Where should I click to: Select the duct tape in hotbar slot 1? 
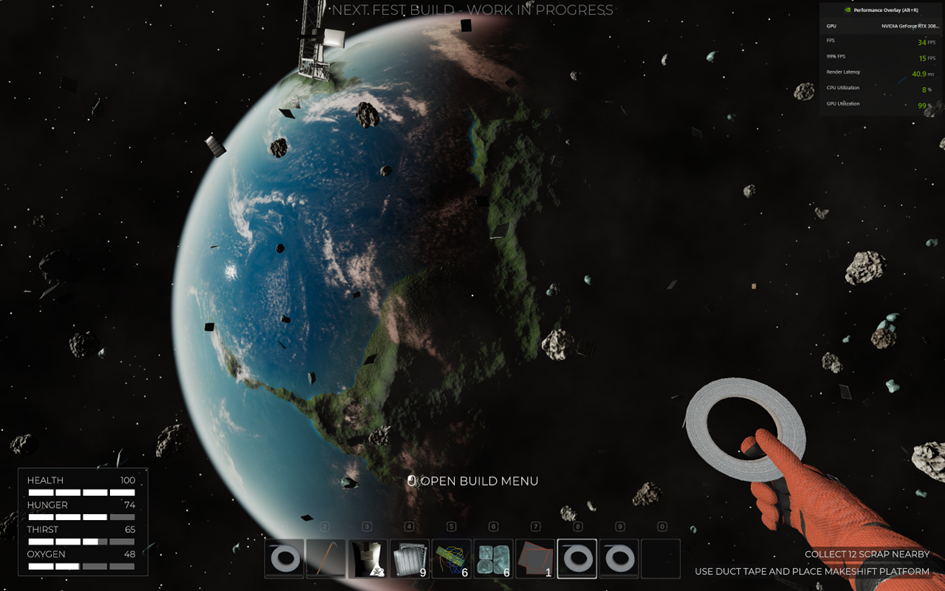point(284,559)
